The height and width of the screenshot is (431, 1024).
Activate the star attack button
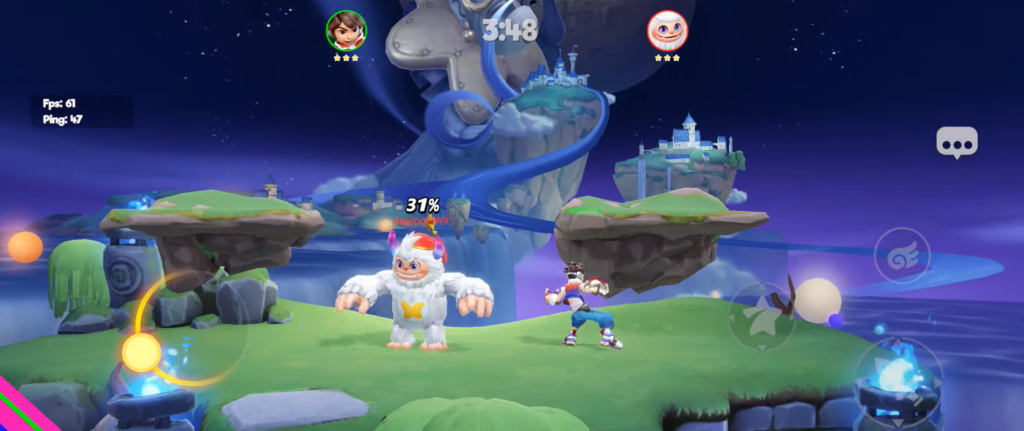(x=761, y=318)
